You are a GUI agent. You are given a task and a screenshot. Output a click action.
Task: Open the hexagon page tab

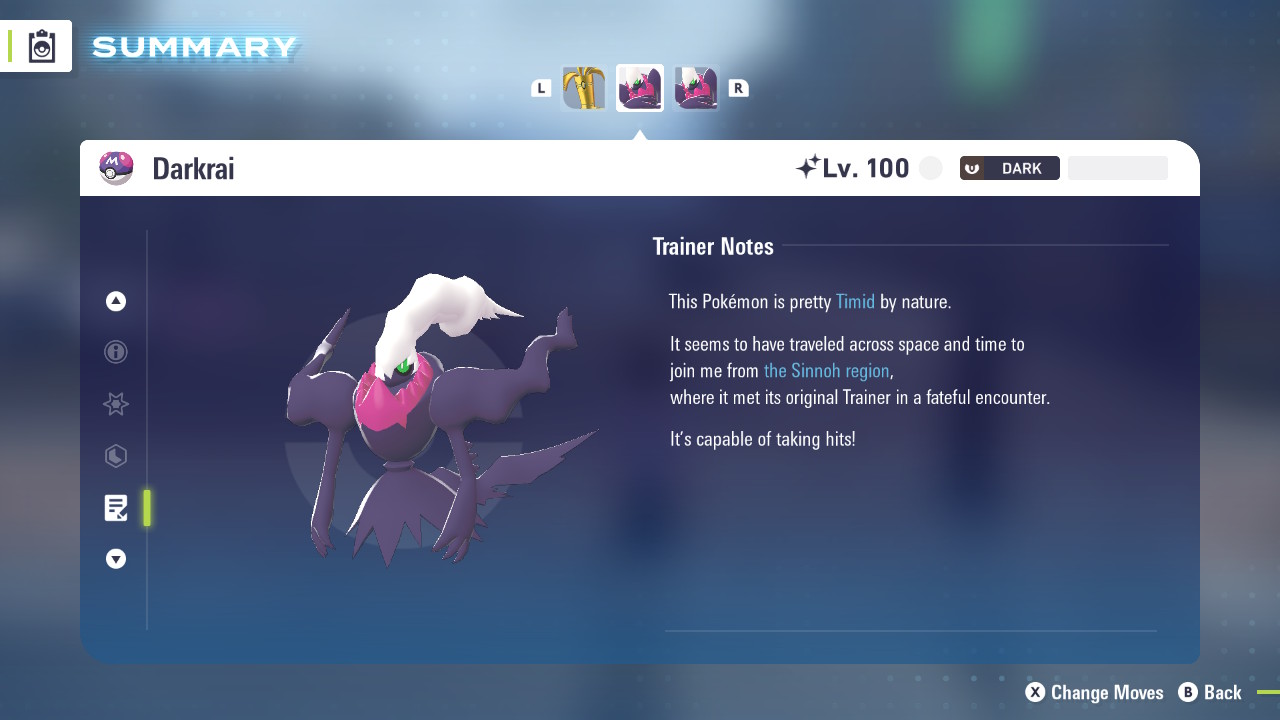(116, 457)
